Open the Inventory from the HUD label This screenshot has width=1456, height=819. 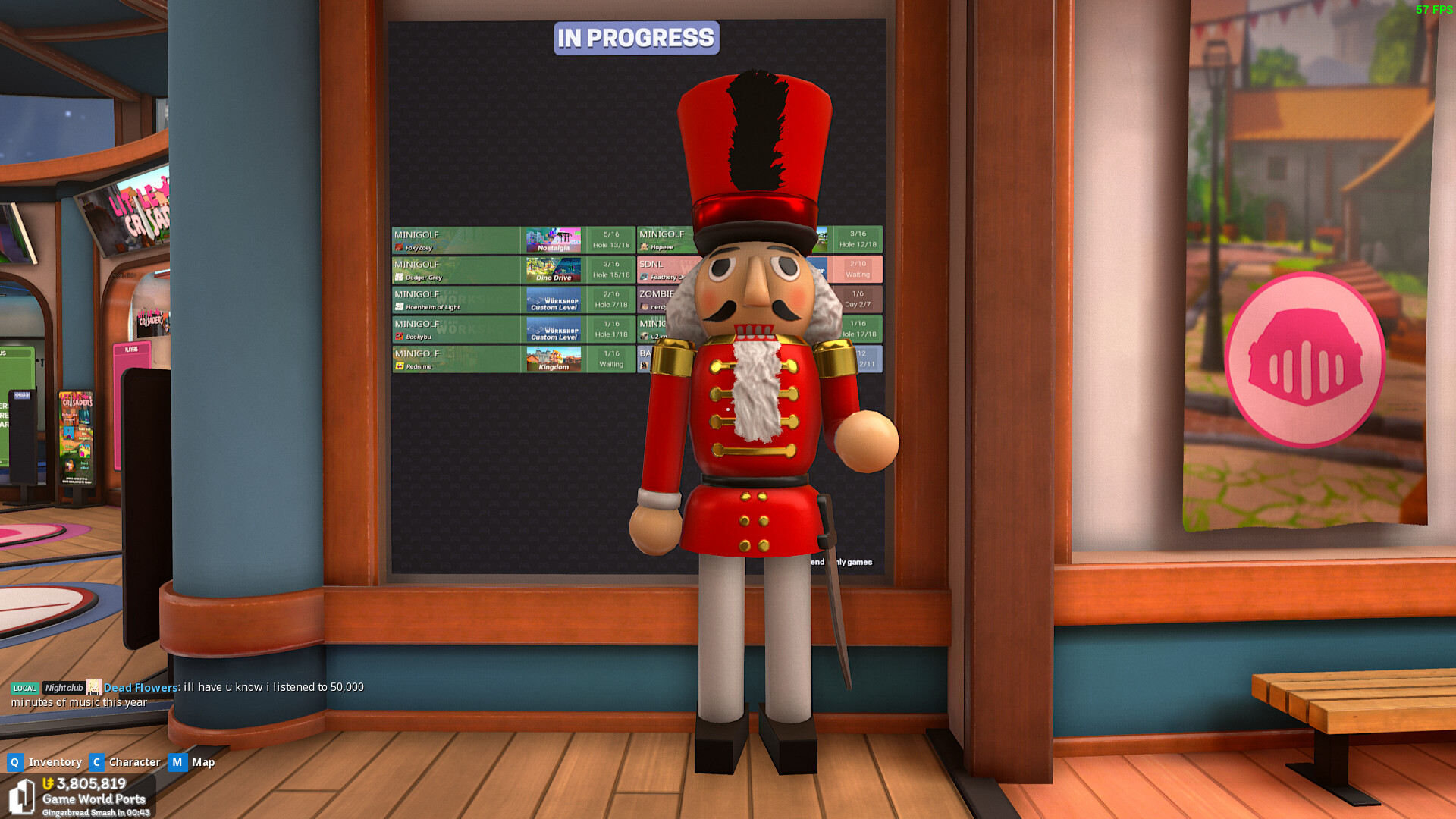click(55, 762)
